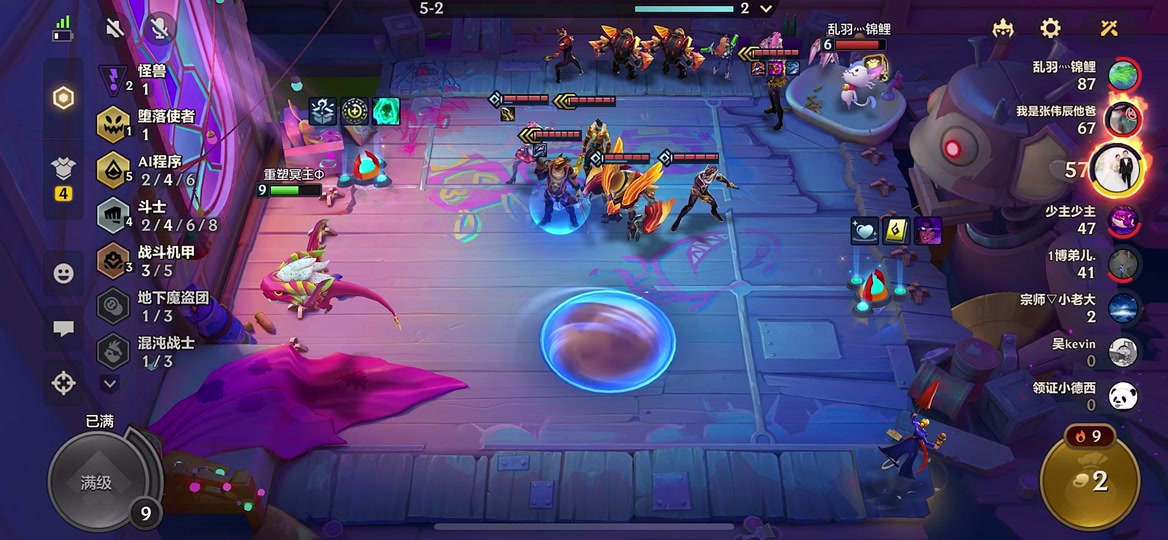
Task: View player 少主少主's board
Action: pos(1123,219)
